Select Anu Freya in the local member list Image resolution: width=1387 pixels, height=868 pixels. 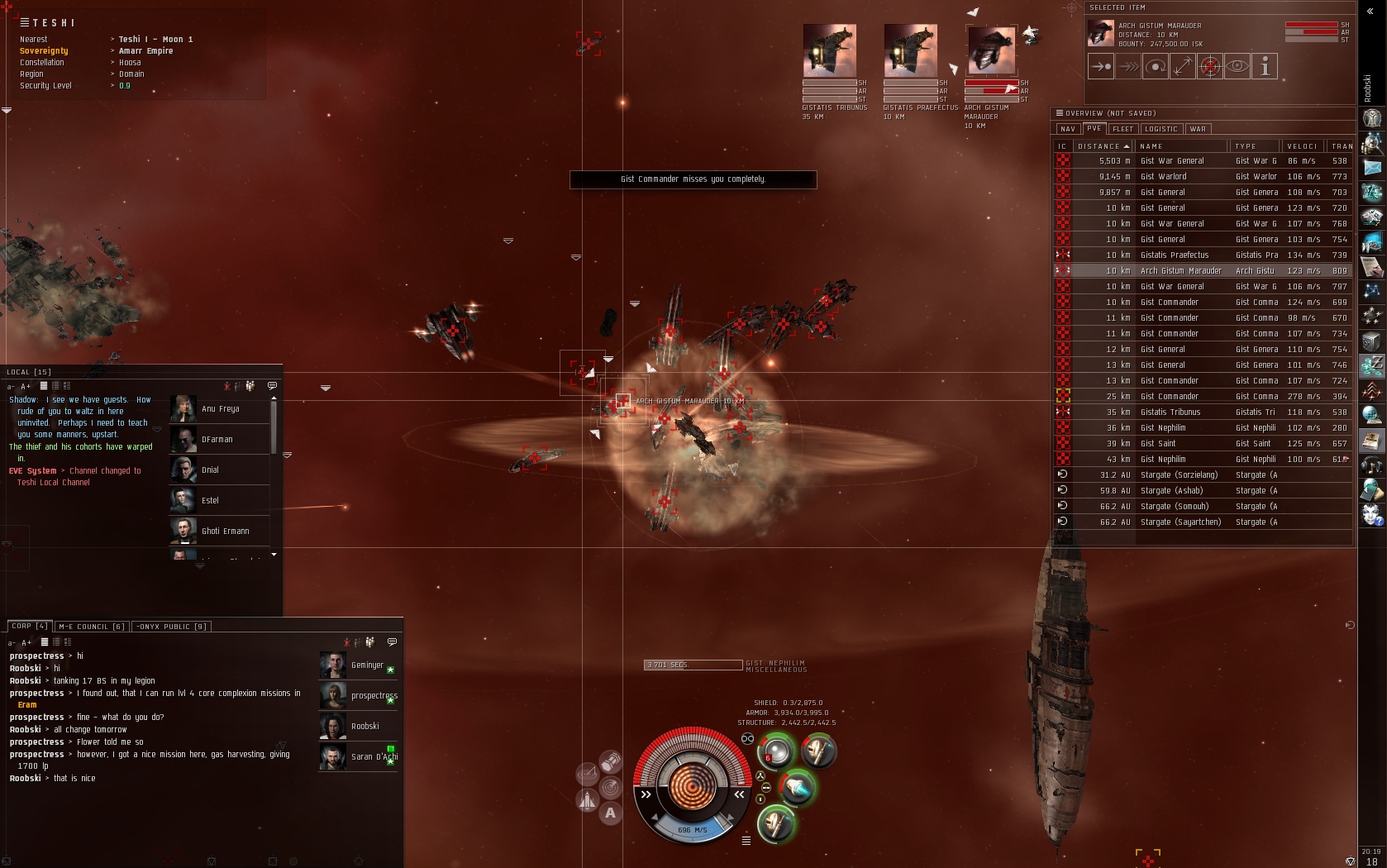pos(220,409)
